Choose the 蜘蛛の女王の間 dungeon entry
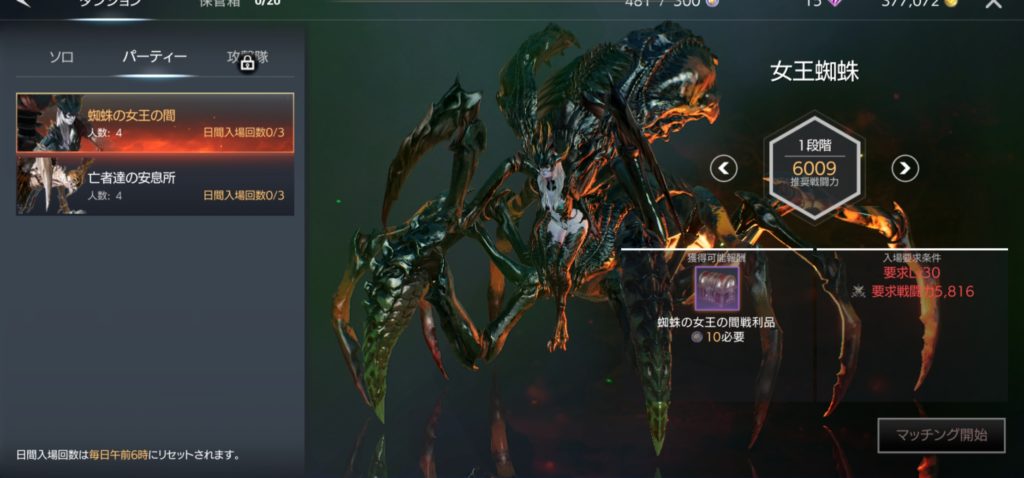Image resolution: width=1024 pixels, height=478 pixels. tap(155, 123)
